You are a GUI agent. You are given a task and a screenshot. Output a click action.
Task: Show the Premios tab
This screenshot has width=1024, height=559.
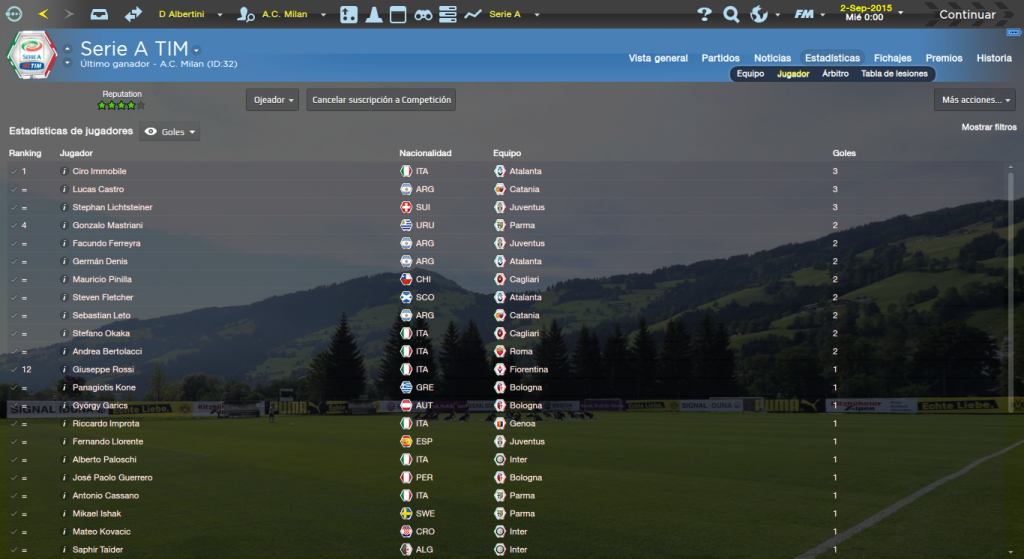(944, 58)
